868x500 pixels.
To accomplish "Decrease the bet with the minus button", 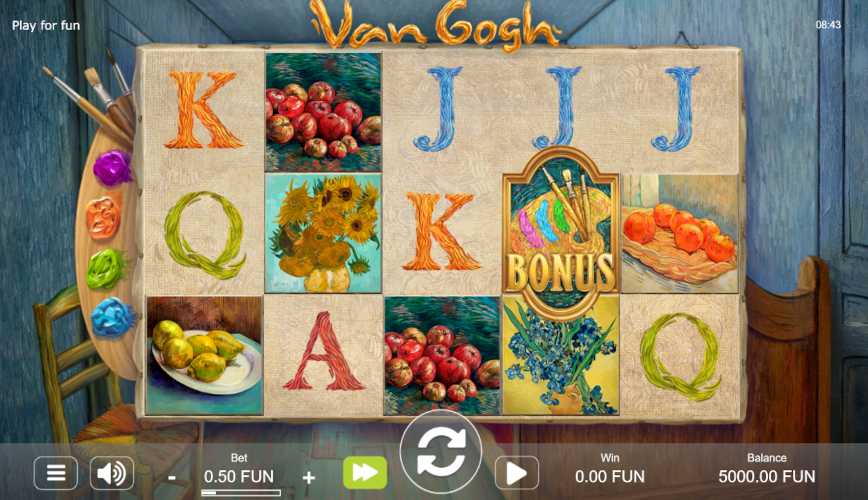I will [172, 477].
